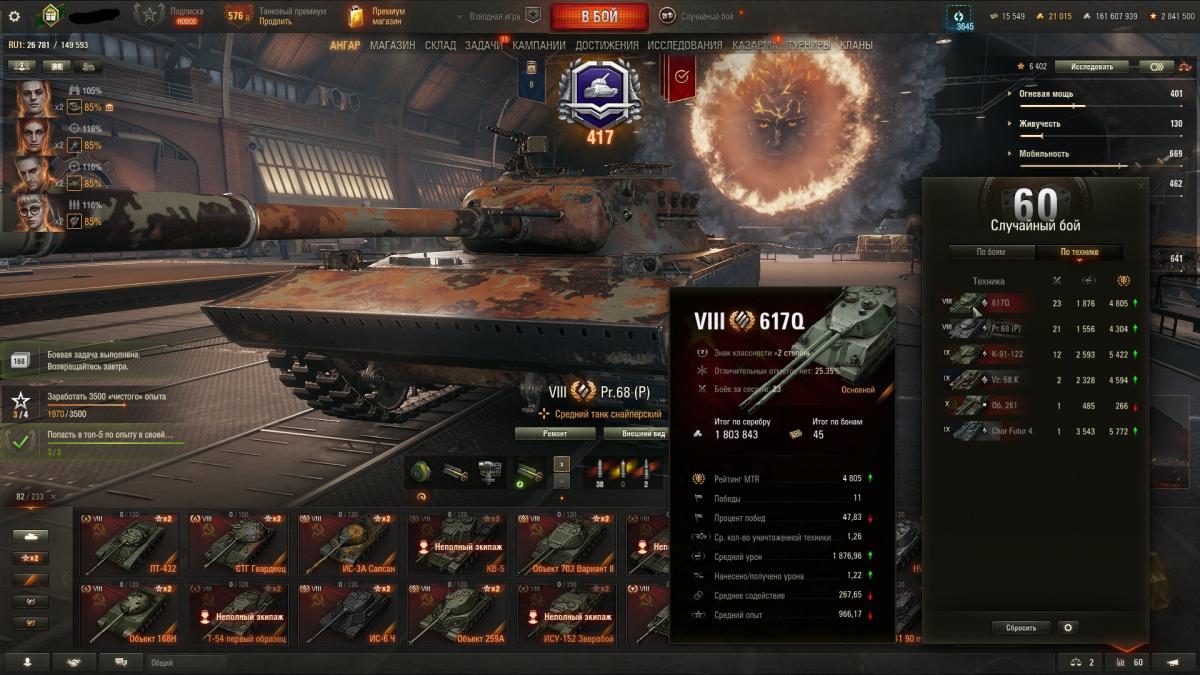Open the settings gear icon

click(x=14, y=16)
